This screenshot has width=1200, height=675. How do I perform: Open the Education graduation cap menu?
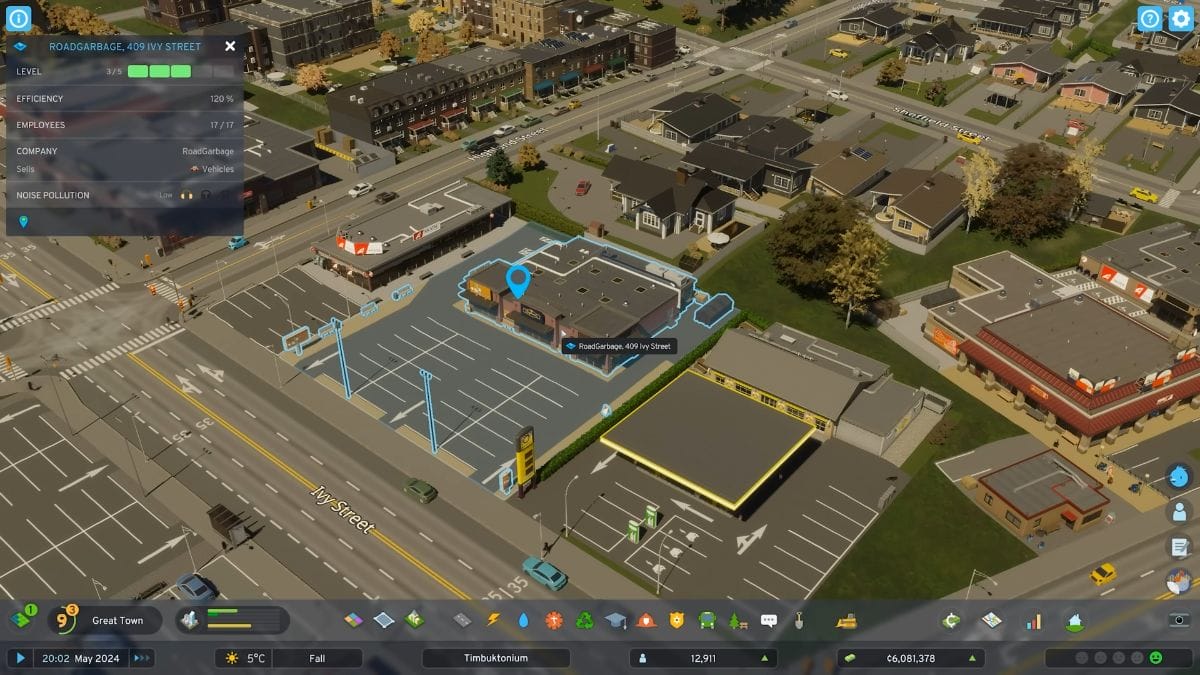[615, 621]
